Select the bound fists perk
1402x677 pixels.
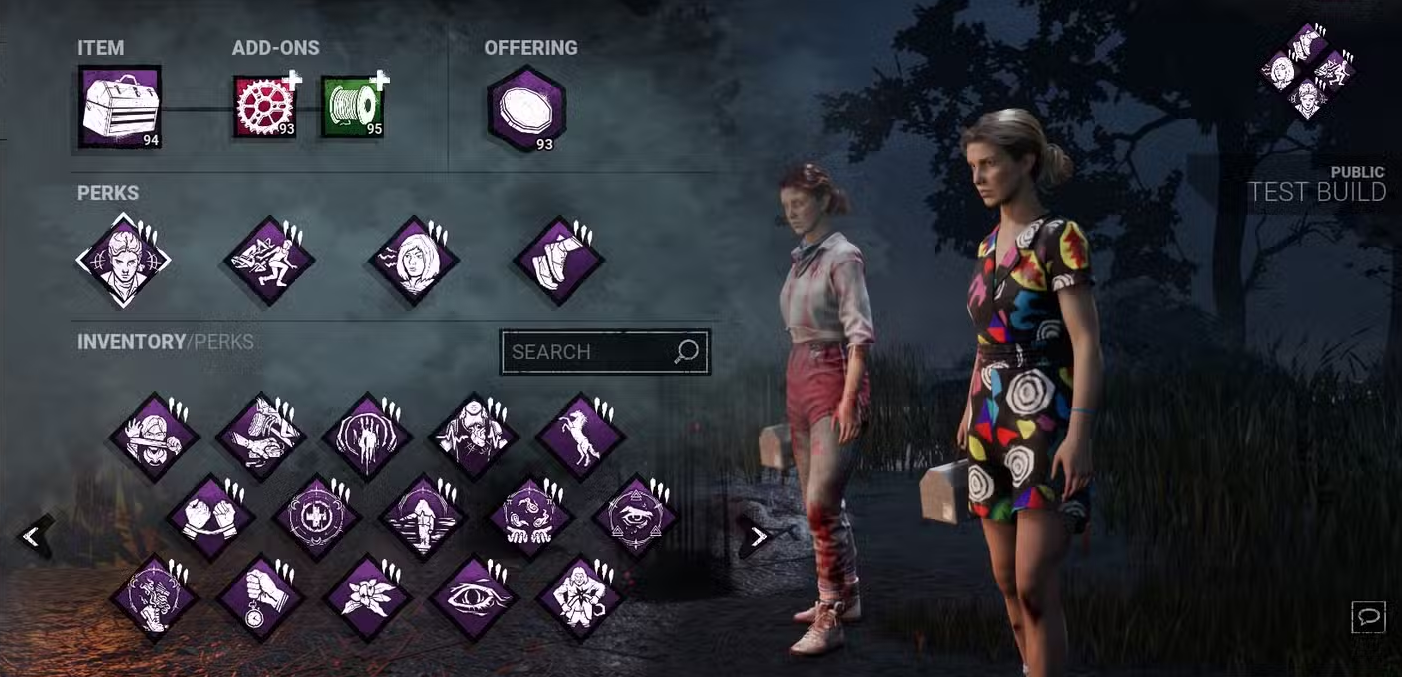point(210,518)
